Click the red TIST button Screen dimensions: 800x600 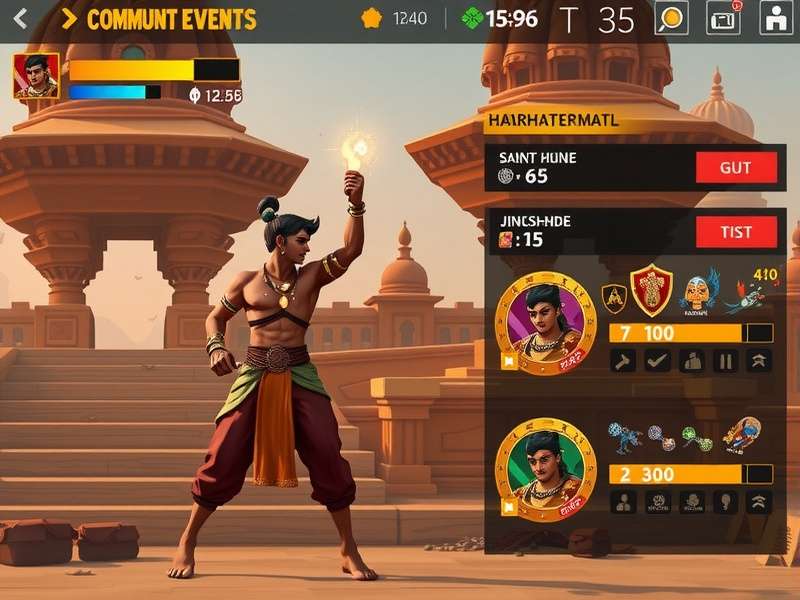pos(736,232)
